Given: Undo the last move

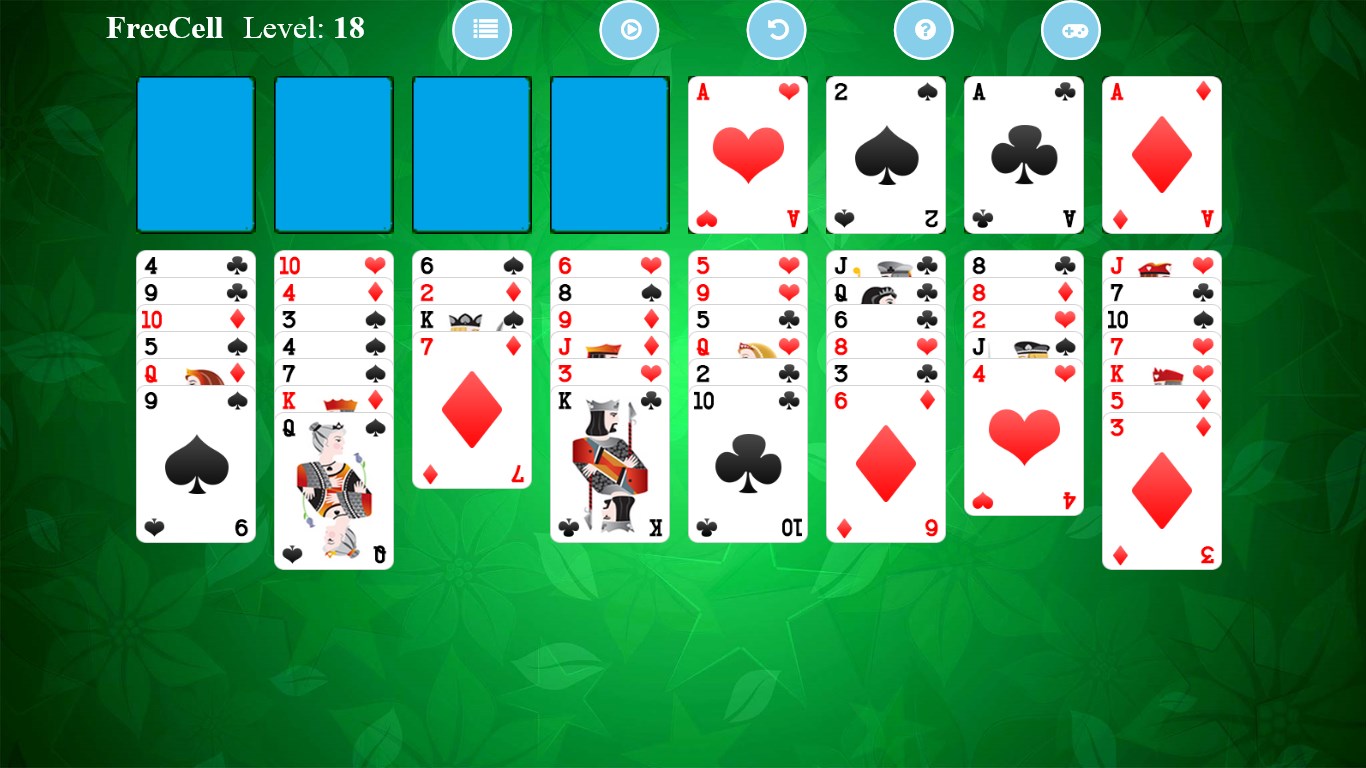Looking at the screenshot, I should (x=776, y=30).
